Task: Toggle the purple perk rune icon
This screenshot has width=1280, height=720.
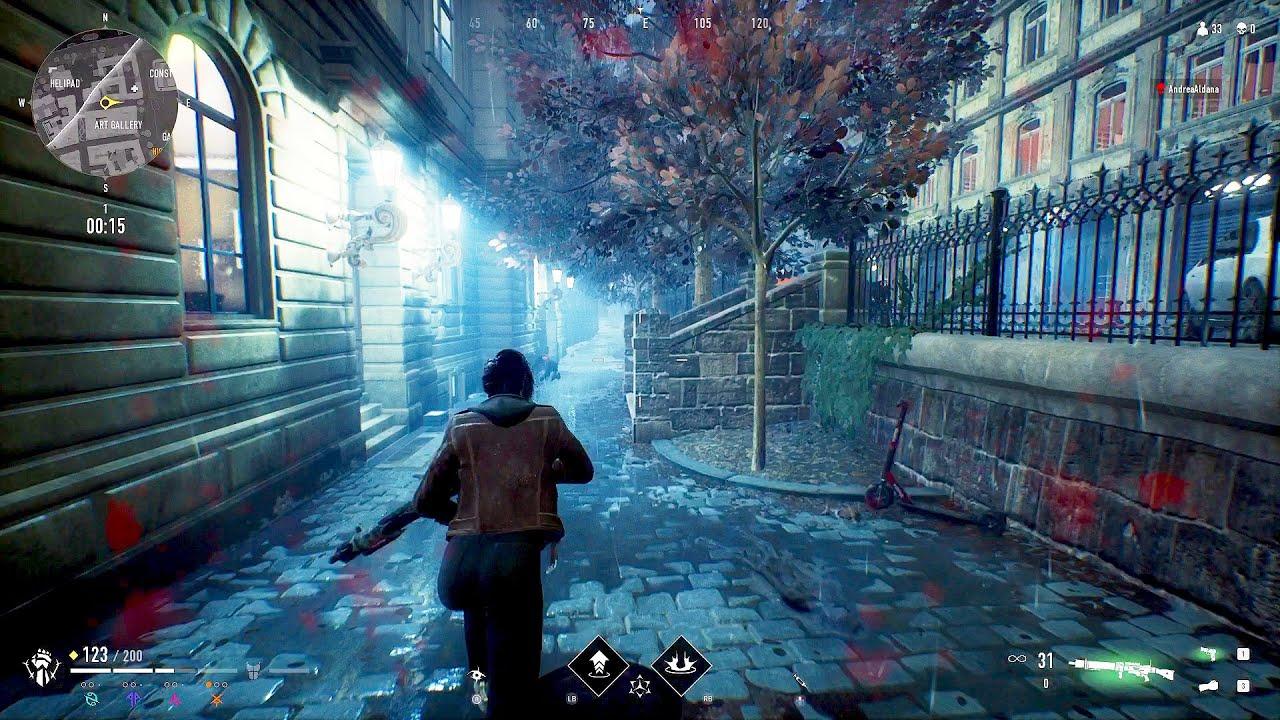Action: (x=131, y=698)
